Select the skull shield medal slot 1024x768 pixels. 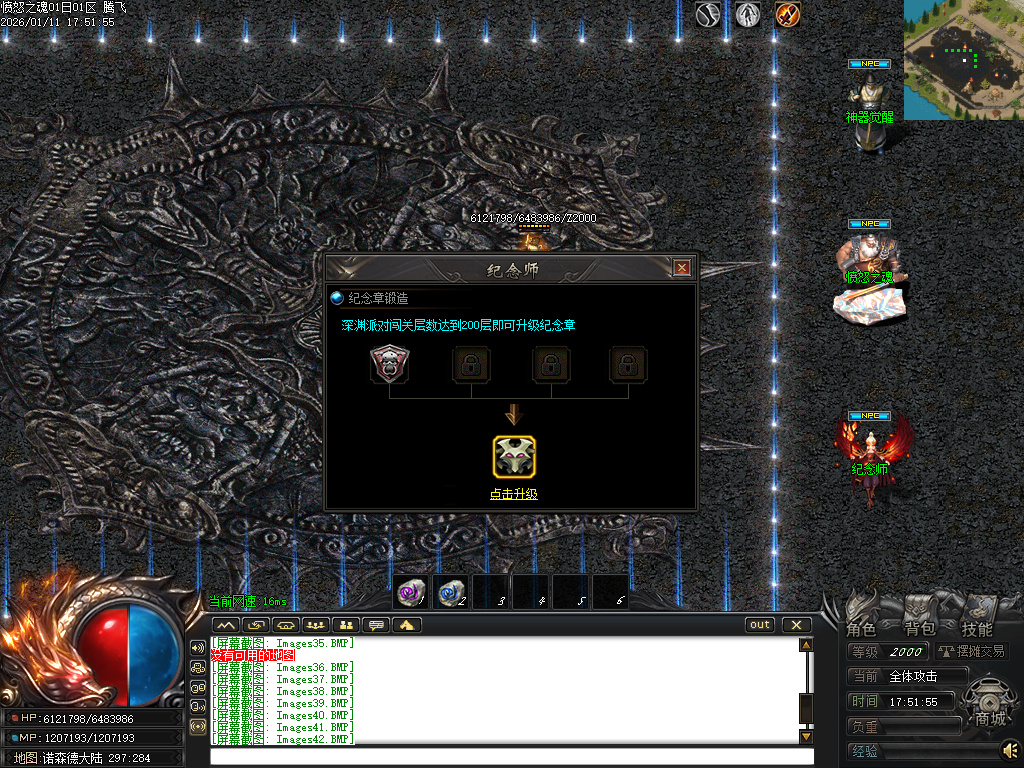390,364
